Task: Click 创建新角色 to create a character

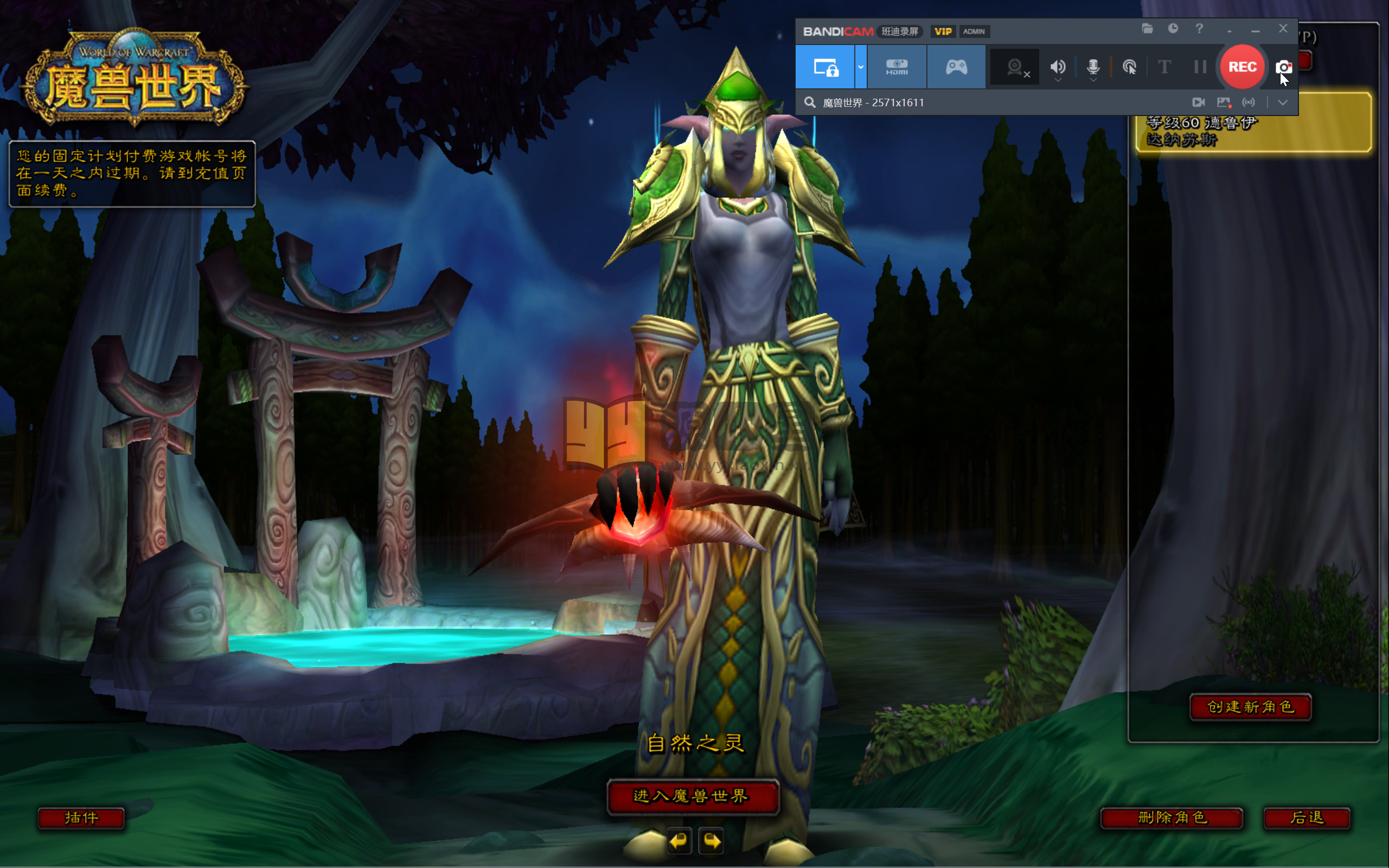Action: click(1251, 706)
